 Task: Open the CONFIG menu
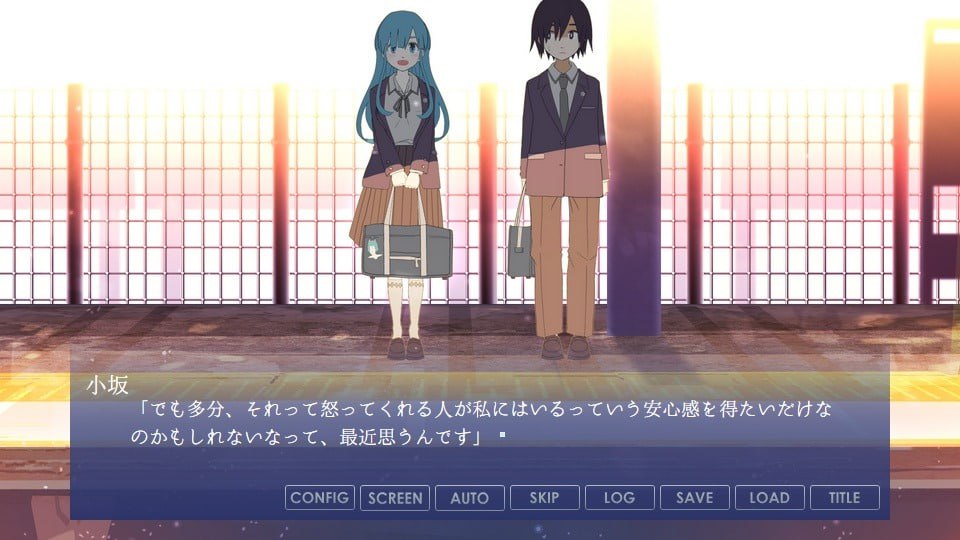click(x=320, y=497)
